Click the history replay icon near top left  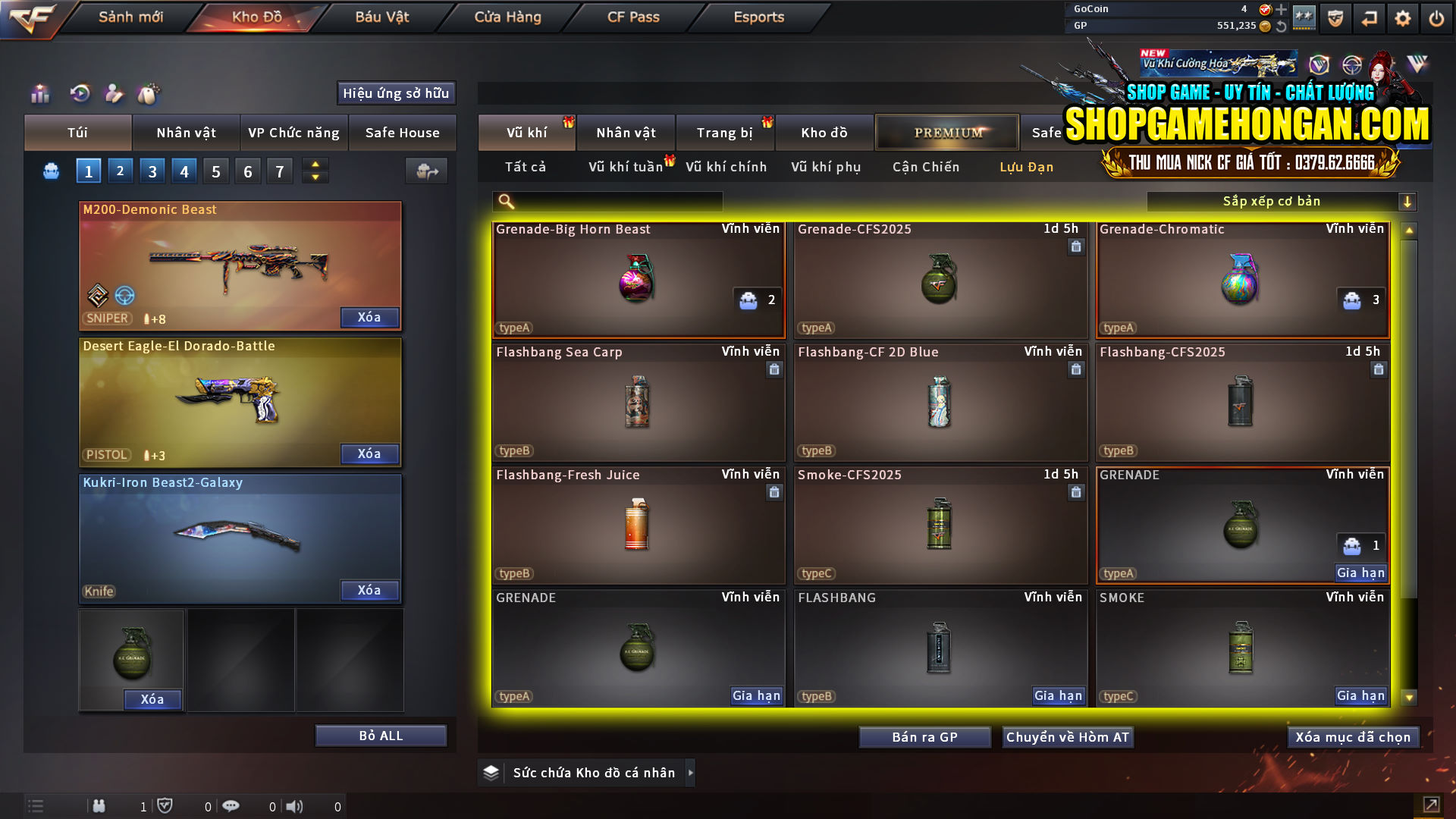tap(80, 94)
